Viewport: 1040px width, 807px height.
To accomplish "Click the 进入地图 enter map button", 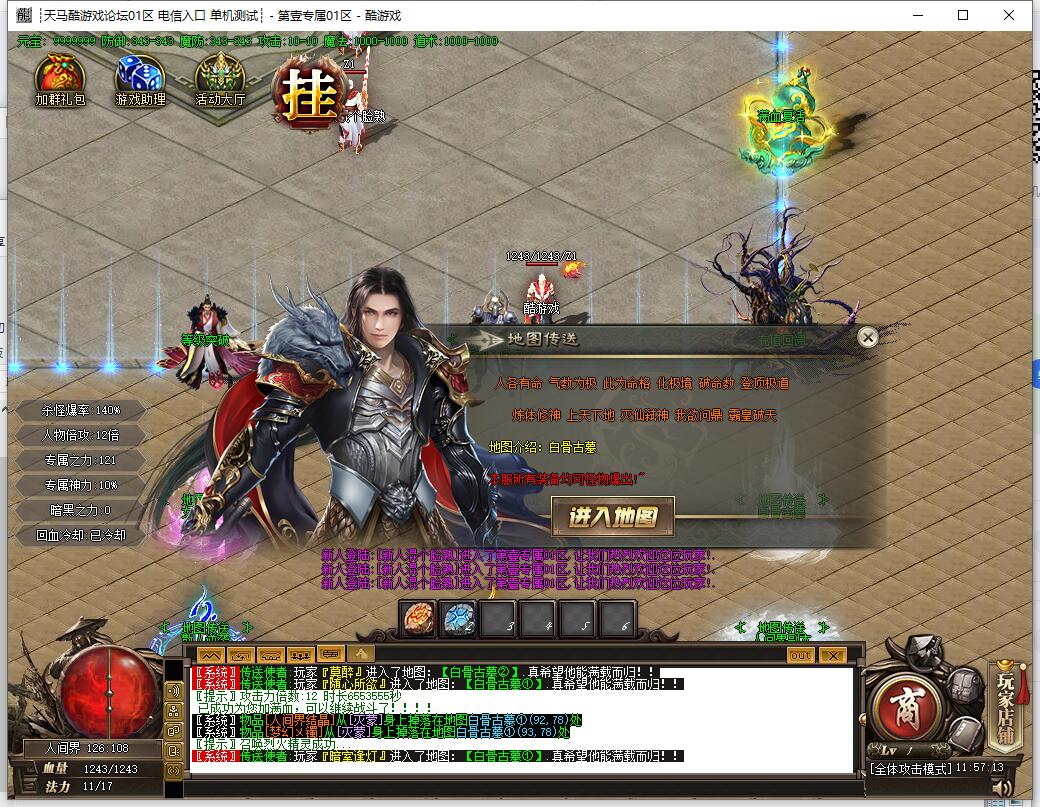I will click(x=613, y=517).
